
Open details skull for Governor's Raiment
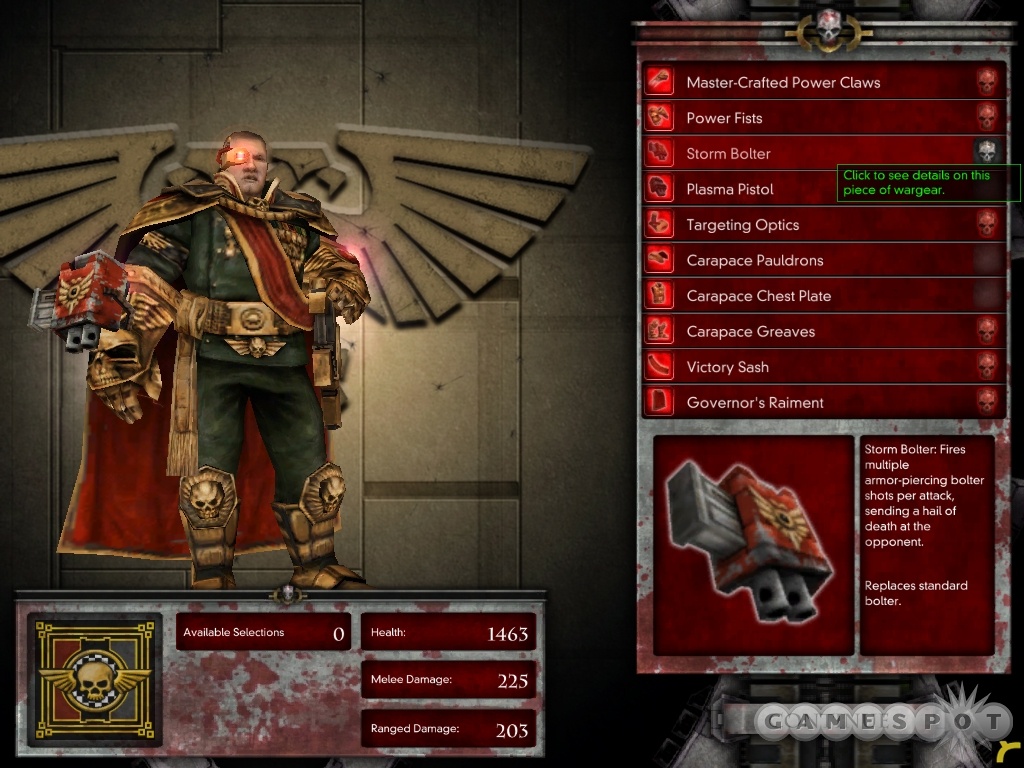click(x=987, y=402)
